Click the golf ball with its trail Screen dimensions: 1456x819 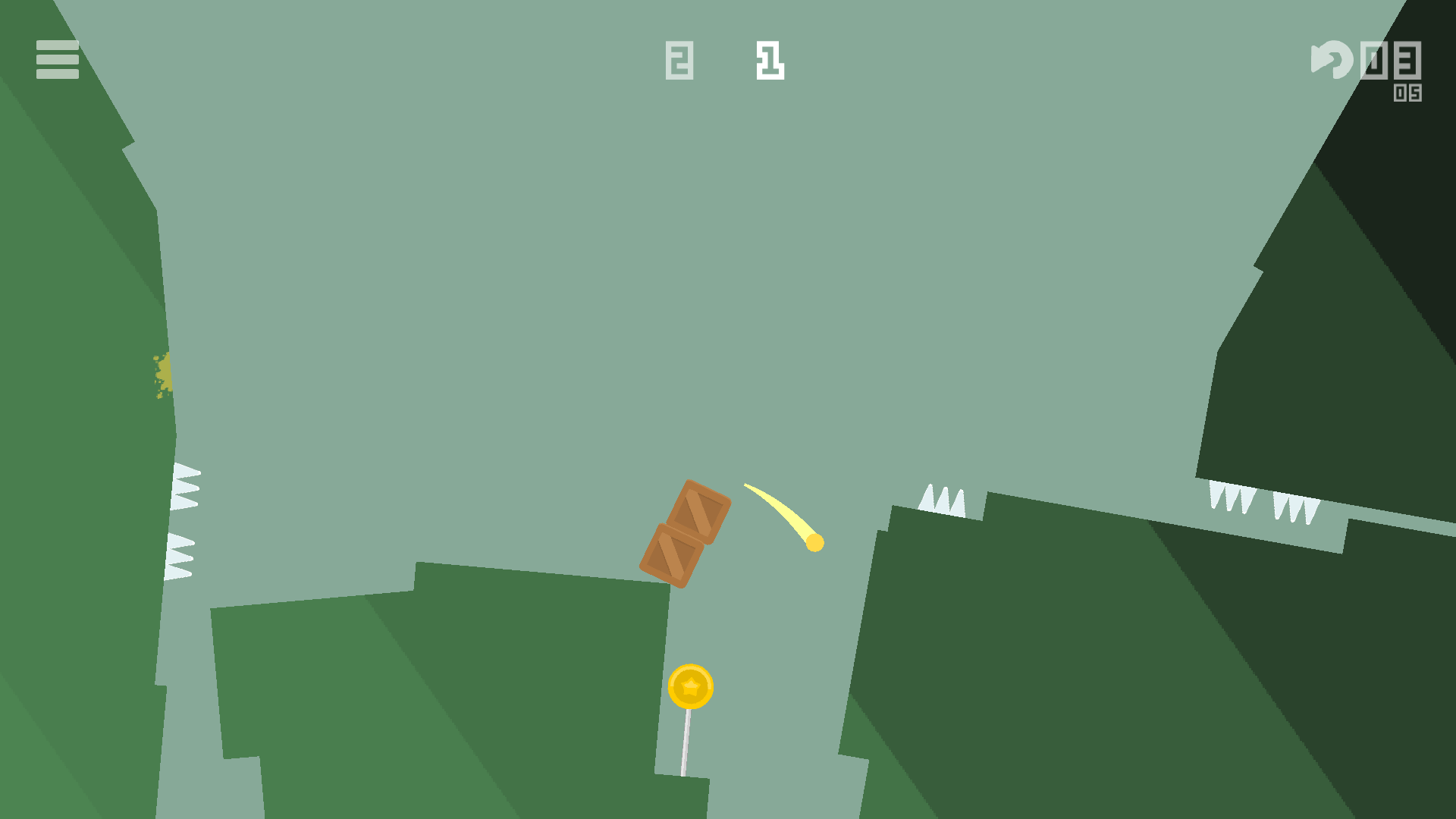click(x=814, y=543)
